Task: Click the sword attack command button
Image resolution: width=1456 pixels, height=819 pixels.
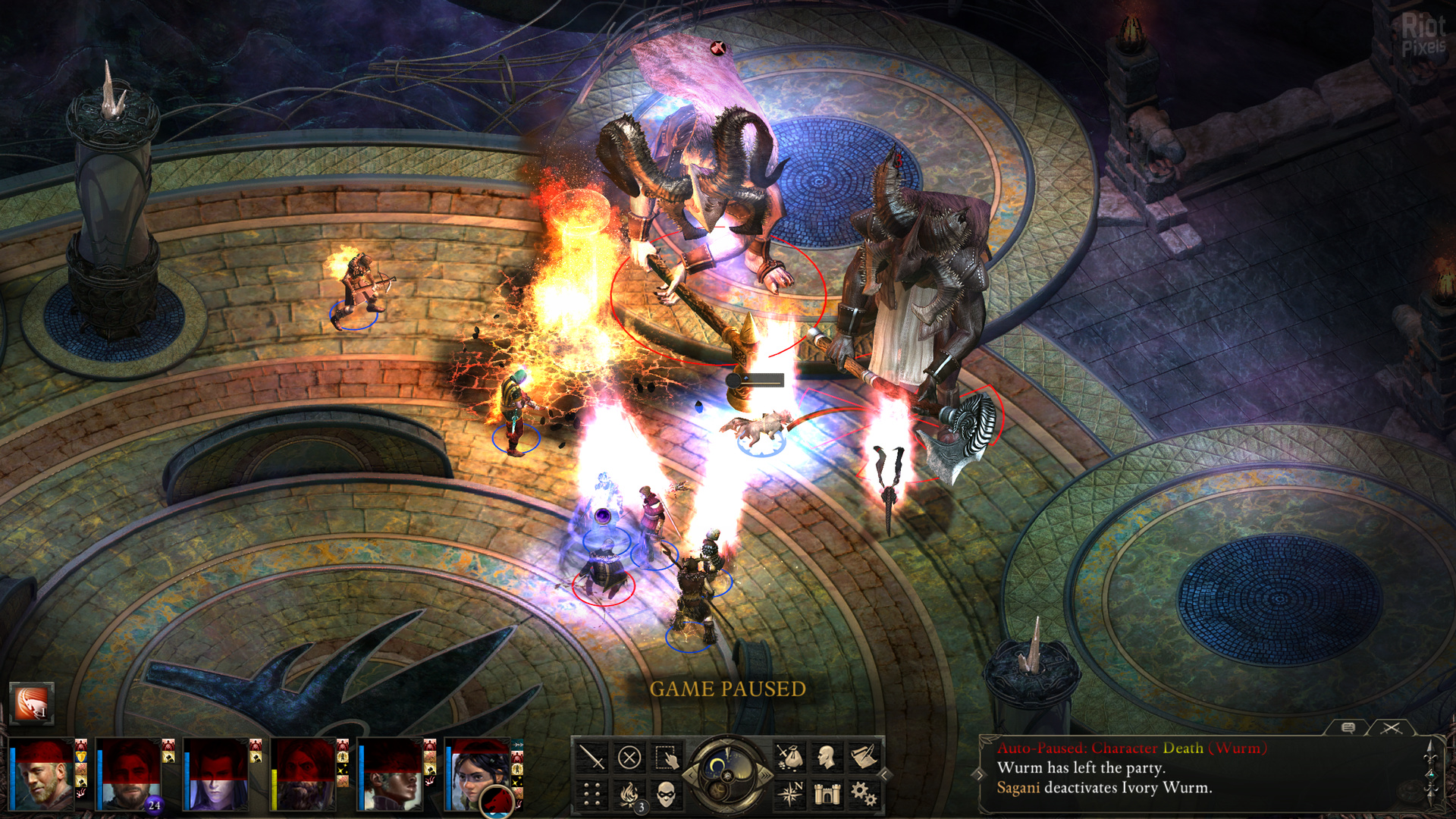Action: [x=591, y=757]
